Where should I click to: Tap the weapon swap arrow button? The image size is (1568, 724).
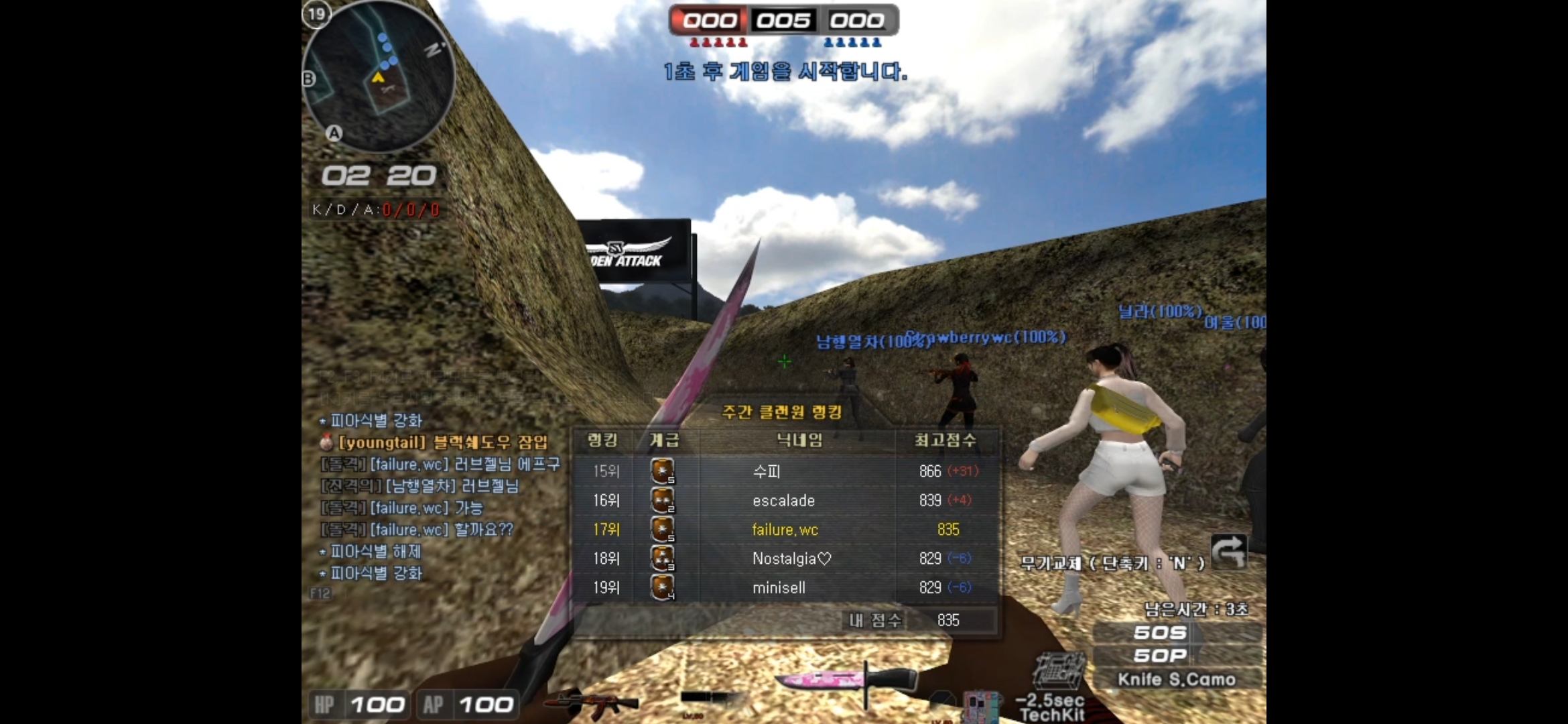[x=1228, y=552]
